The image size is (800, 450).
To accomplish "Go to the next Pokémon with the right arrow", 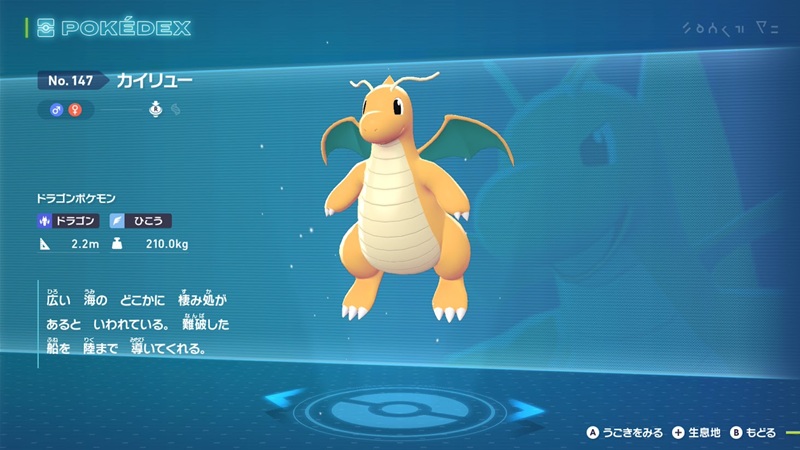I will point(523,407).
